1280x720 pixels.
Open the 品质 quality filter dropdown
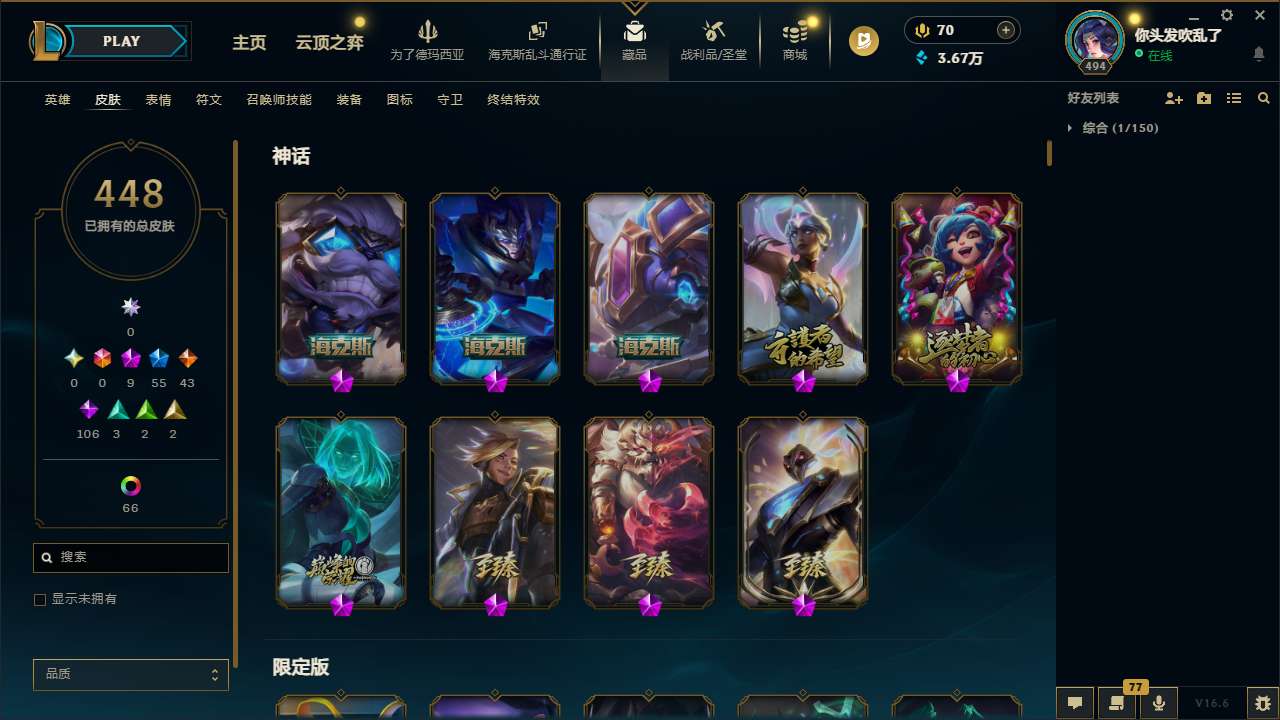coord(130,674)
